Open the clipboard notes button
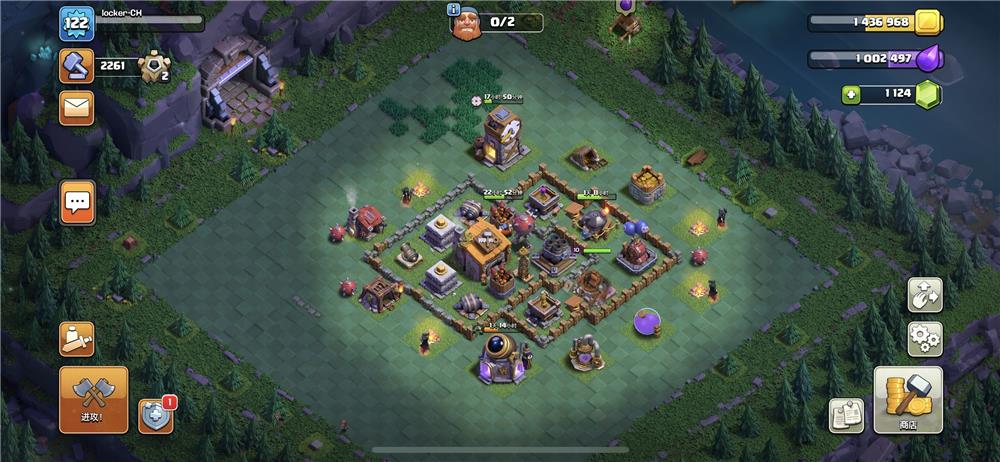The width and height of the screenshot is (1000, 462). pos(847,415)
